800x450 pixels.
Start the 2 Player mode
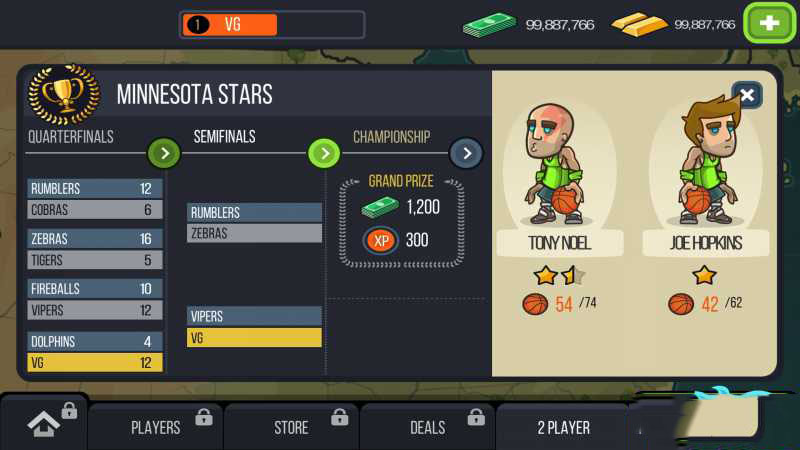tap(564, 427)
